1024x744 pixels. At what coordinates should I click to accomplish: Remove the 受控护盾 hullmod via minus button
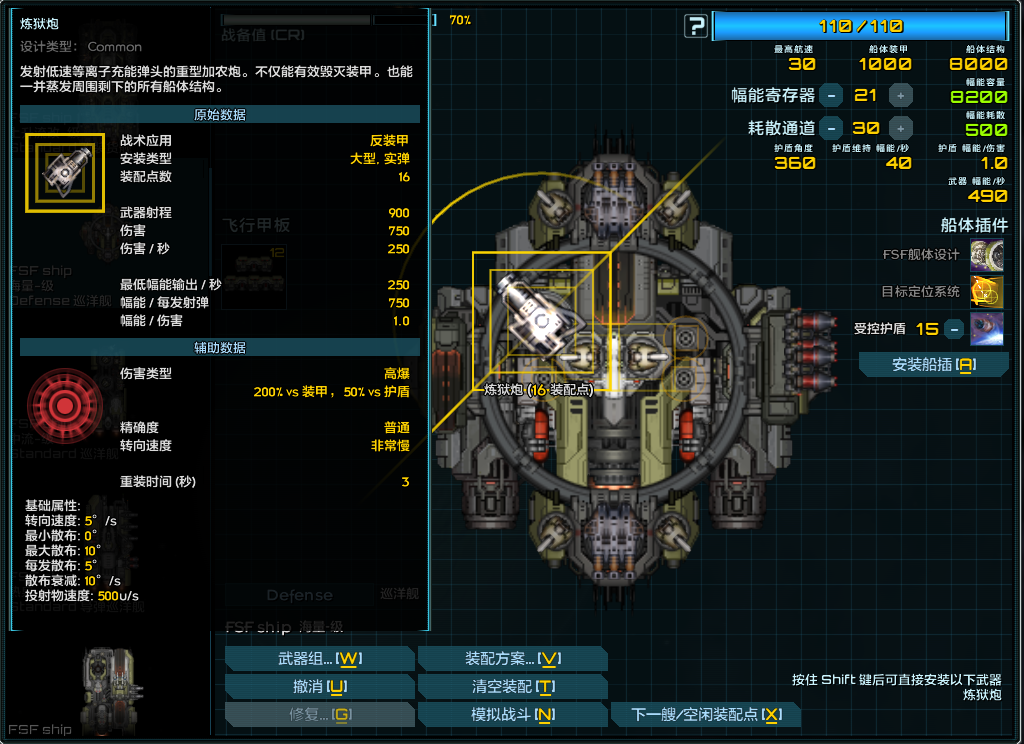pos(954,328)
